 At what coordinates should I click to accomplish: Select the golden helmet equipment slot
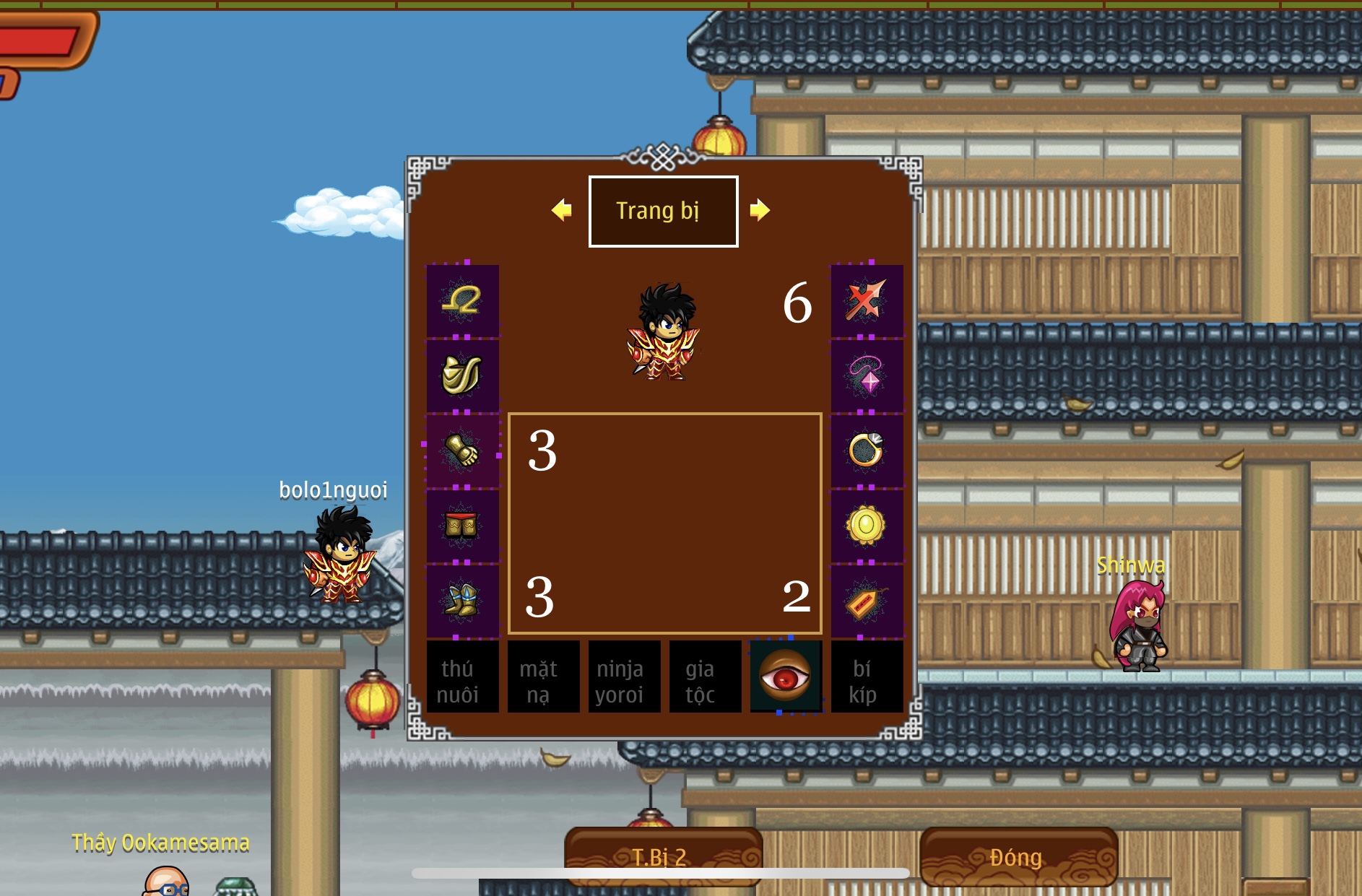(x=462, y=300)
